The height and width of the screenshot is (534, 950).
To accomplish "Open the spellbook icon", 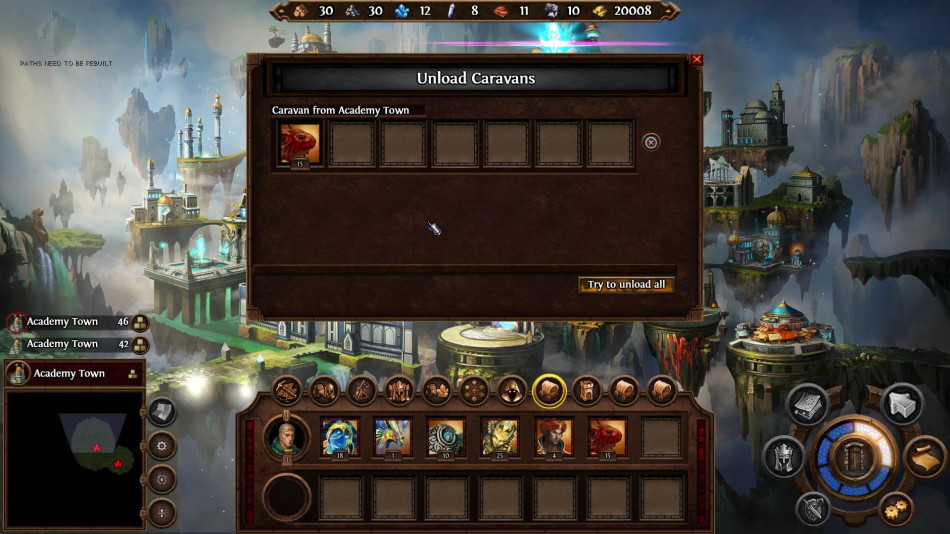I will pos(807,404).
